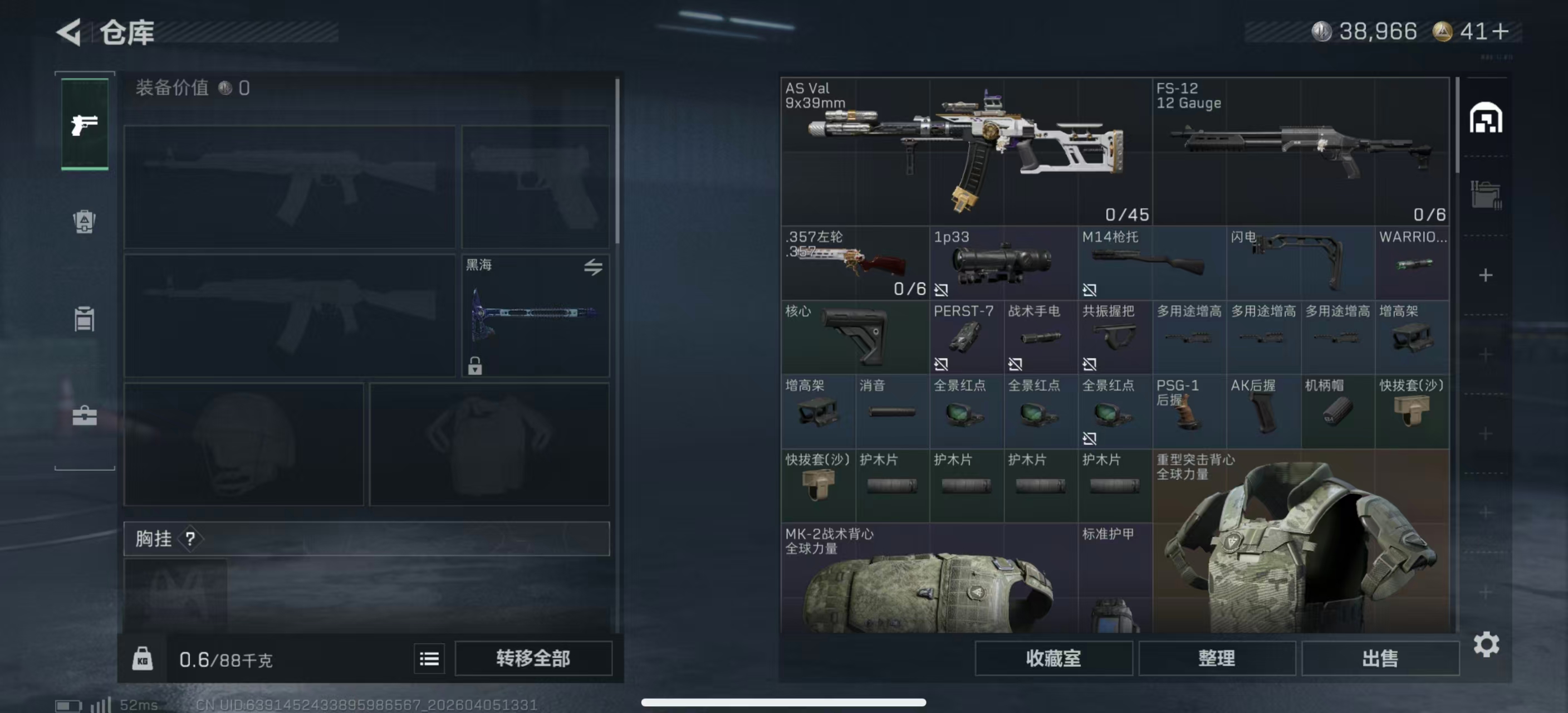1568x713 pixels.
Task: Switch to the magazine category tab in left sidebar
Action: pos(85,318)
